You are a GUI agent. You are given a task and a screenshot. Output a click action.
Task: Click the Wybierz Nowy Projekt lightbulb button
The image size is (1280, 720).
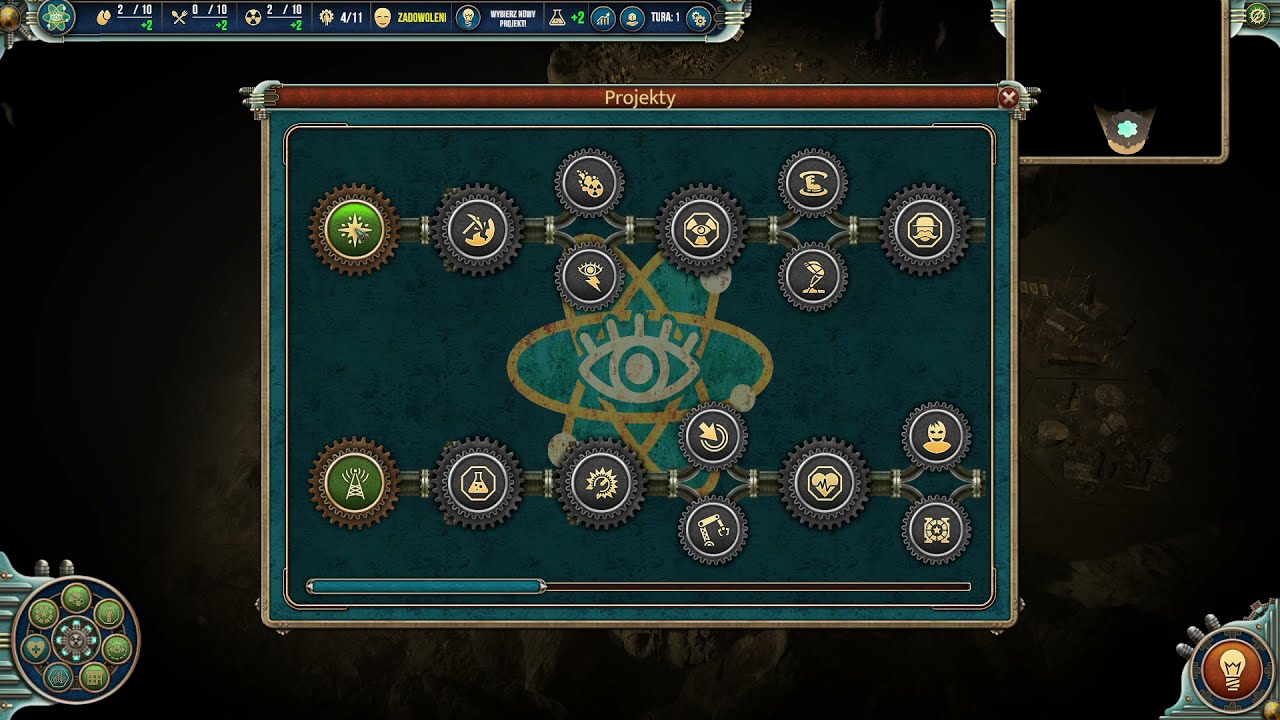467,17
